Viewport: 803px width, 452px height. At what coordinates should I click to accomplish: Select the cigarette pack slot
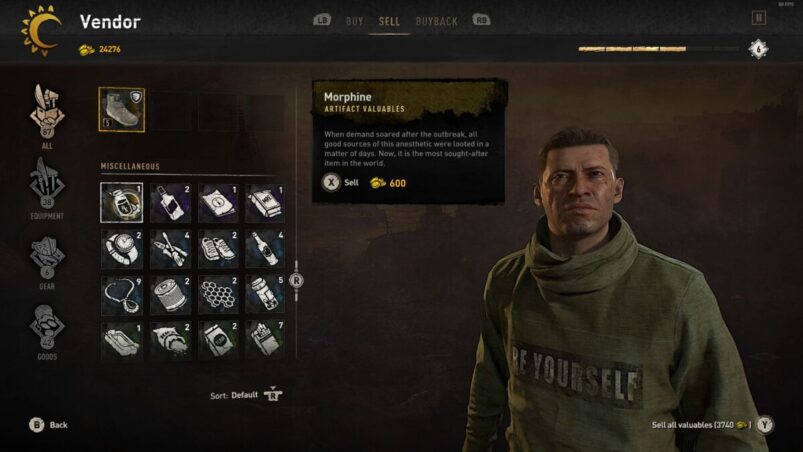tap(264, 340)
